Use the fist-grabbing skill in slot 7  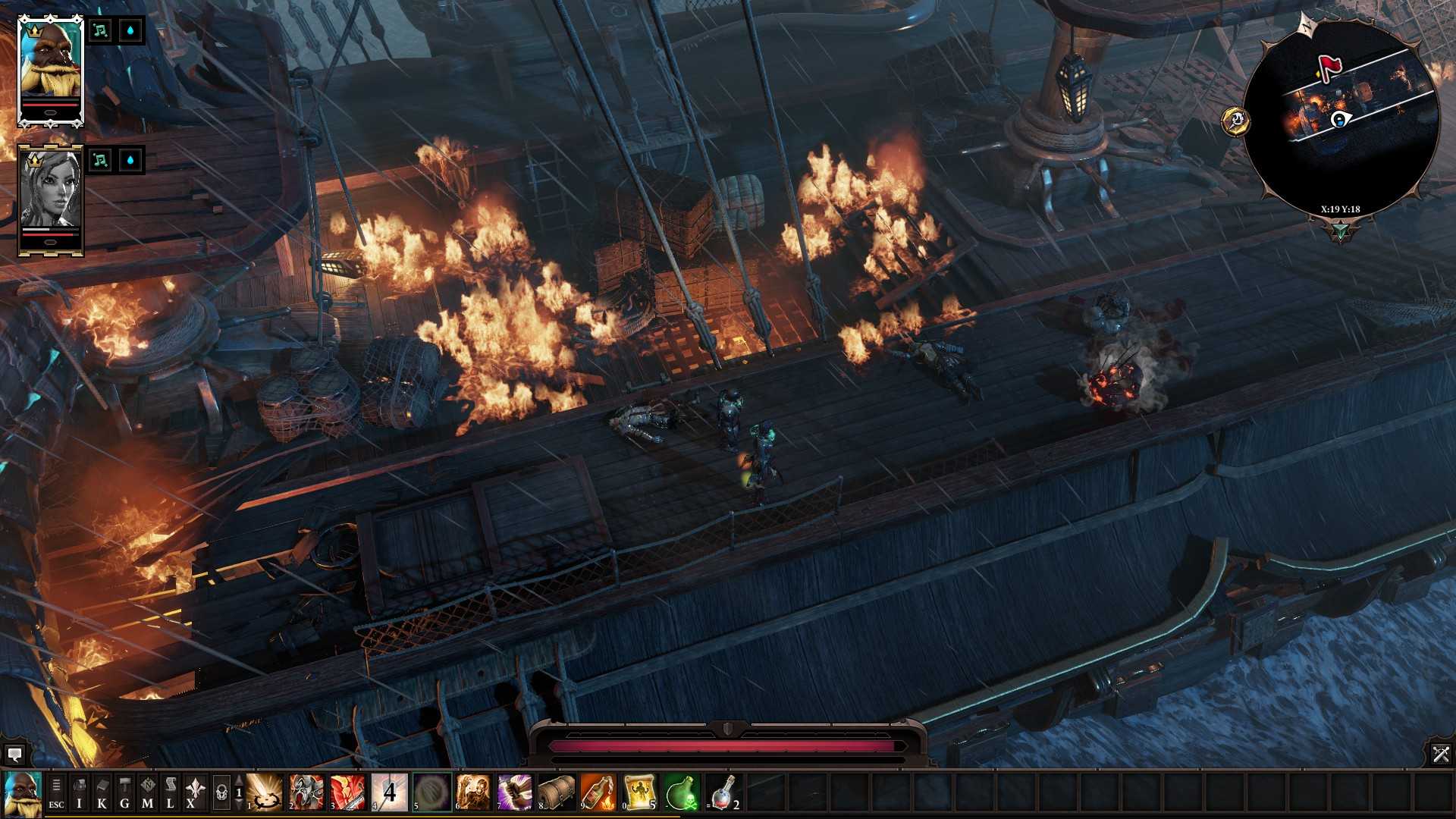point(515,793)
